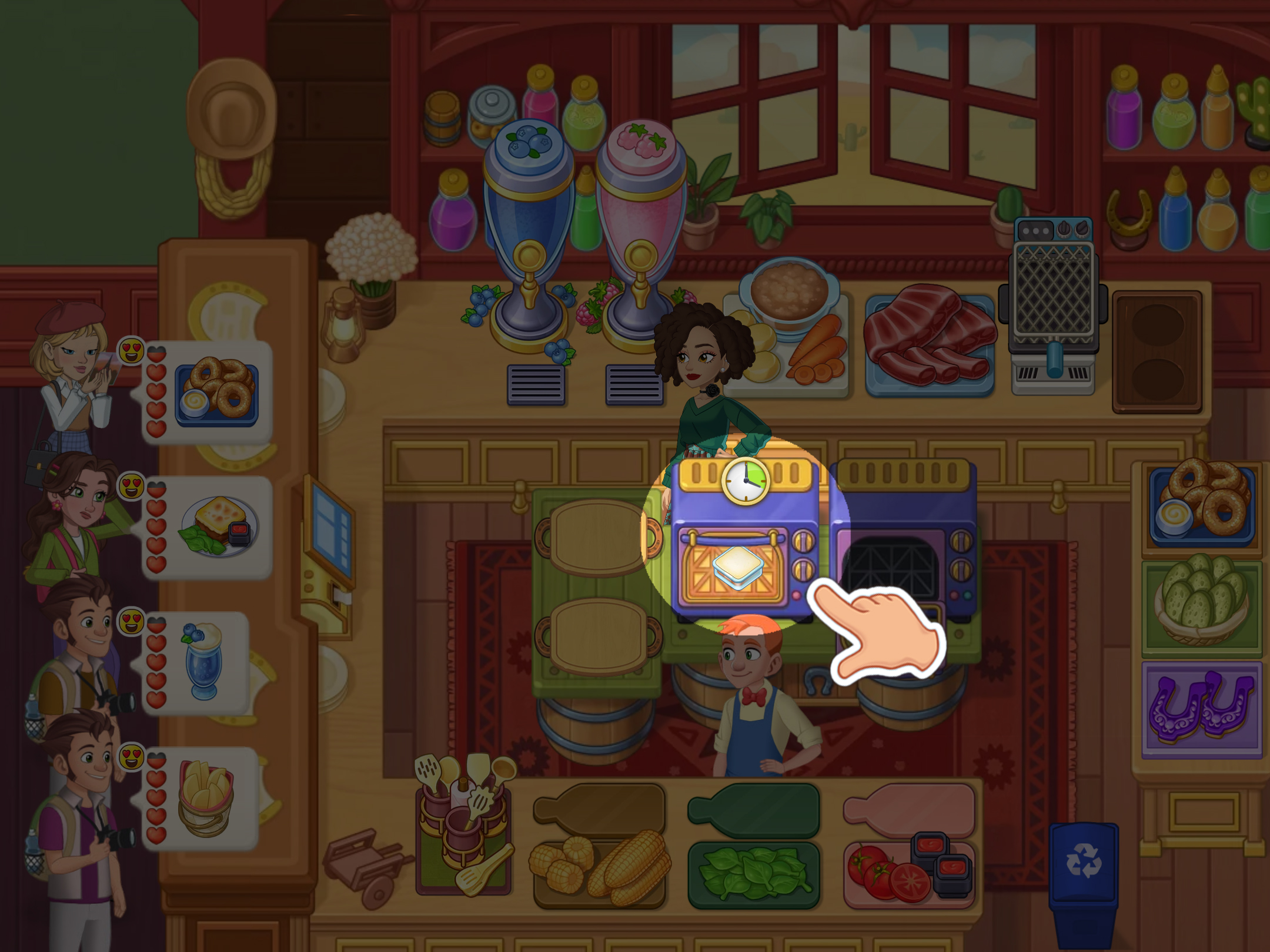Screen dimensions: 1270x952
Task: Use the pink strawberry drink dispenser
Action: coord(641,235)
